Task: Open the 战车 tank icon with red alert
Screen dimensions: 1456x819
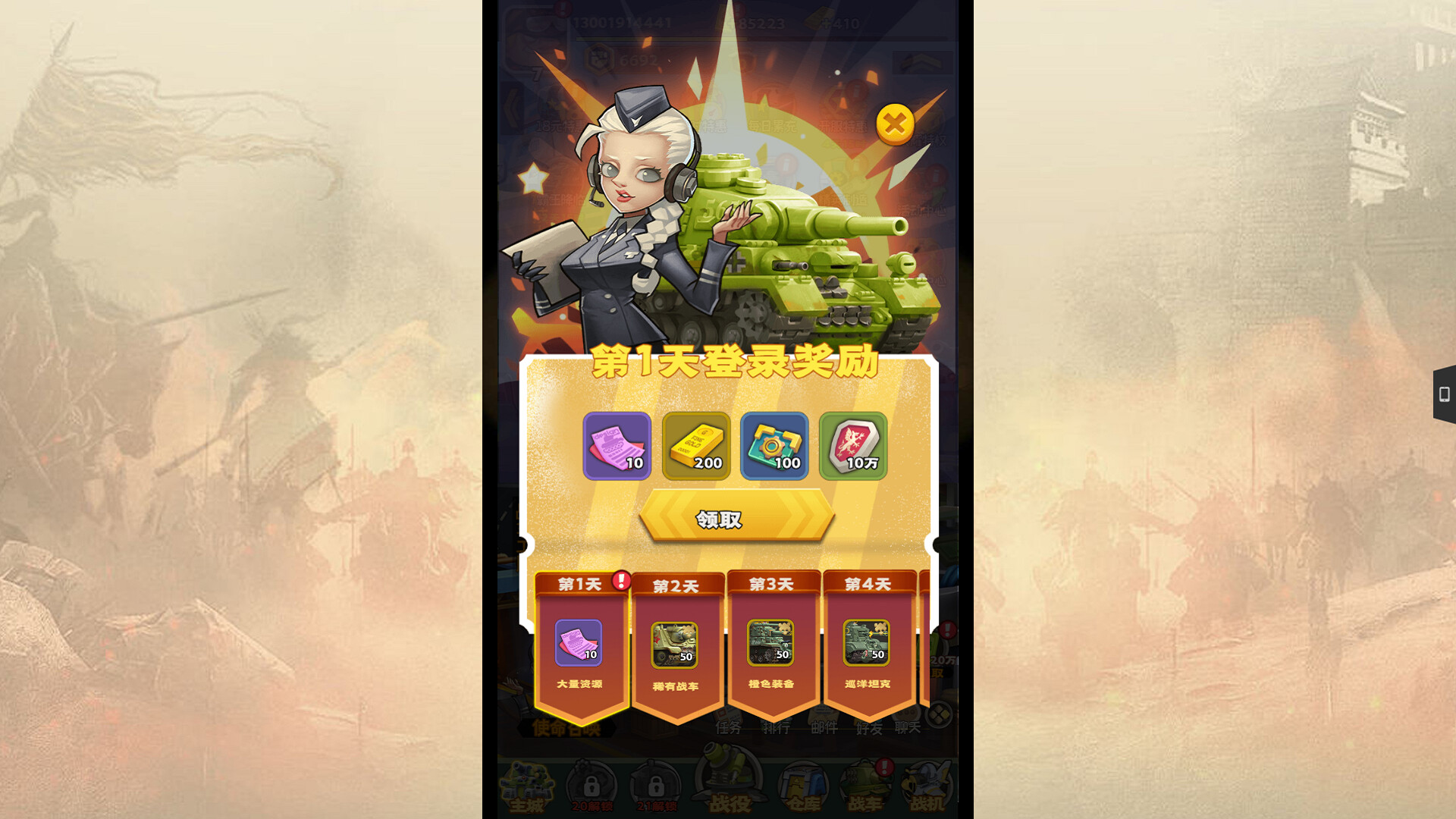Action: 864,783
